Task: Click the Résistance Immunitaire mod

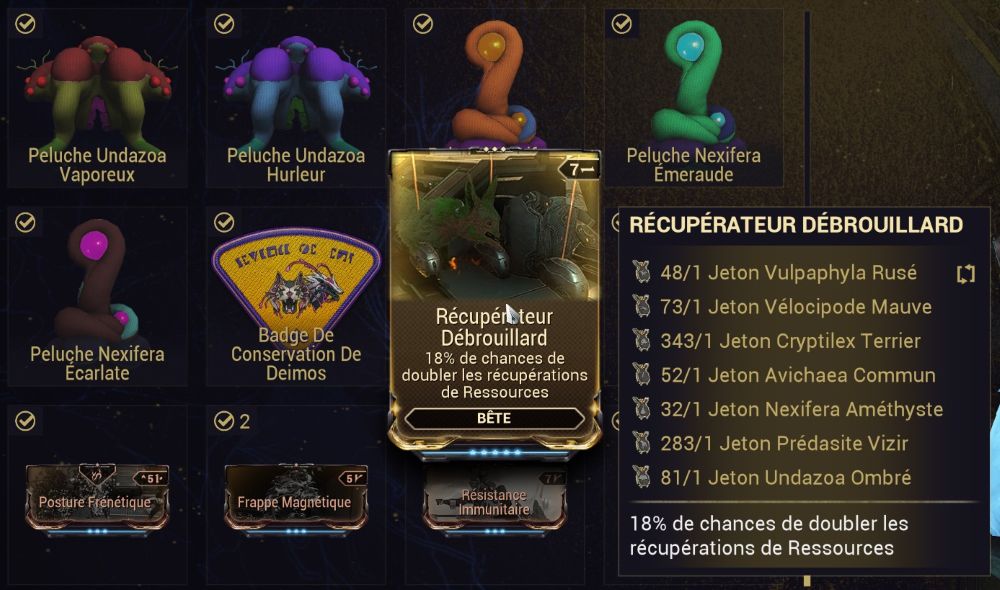Action: click(x=492, y=502)
